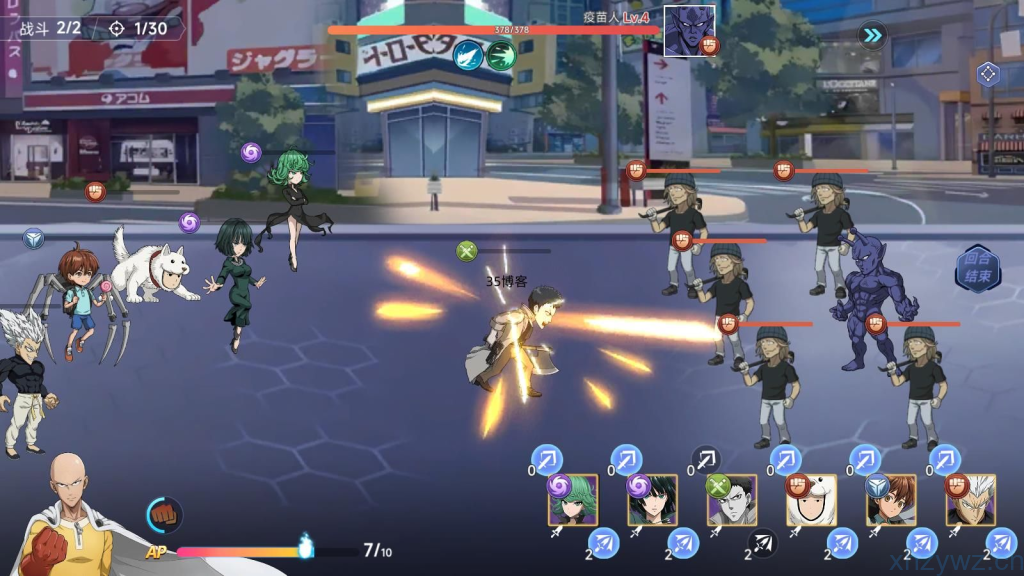Image resolution: width=1024 pixels, height=576 pixels.
Task: Select the white dog-suit hero portrait
Action: tap(811, 501)
